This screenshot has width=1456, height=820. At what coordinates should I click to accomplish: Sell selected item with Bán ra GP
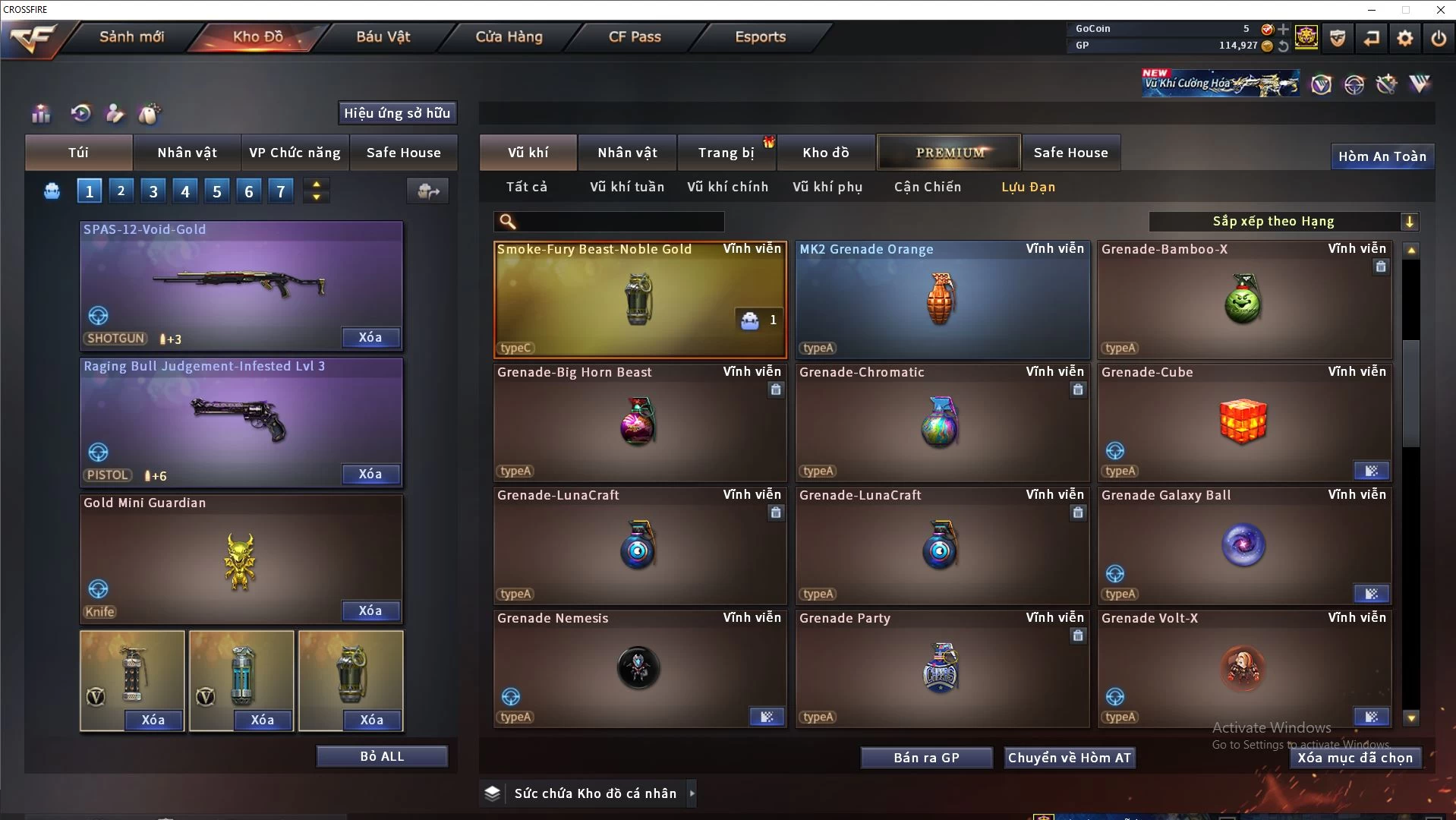[926, 758]
